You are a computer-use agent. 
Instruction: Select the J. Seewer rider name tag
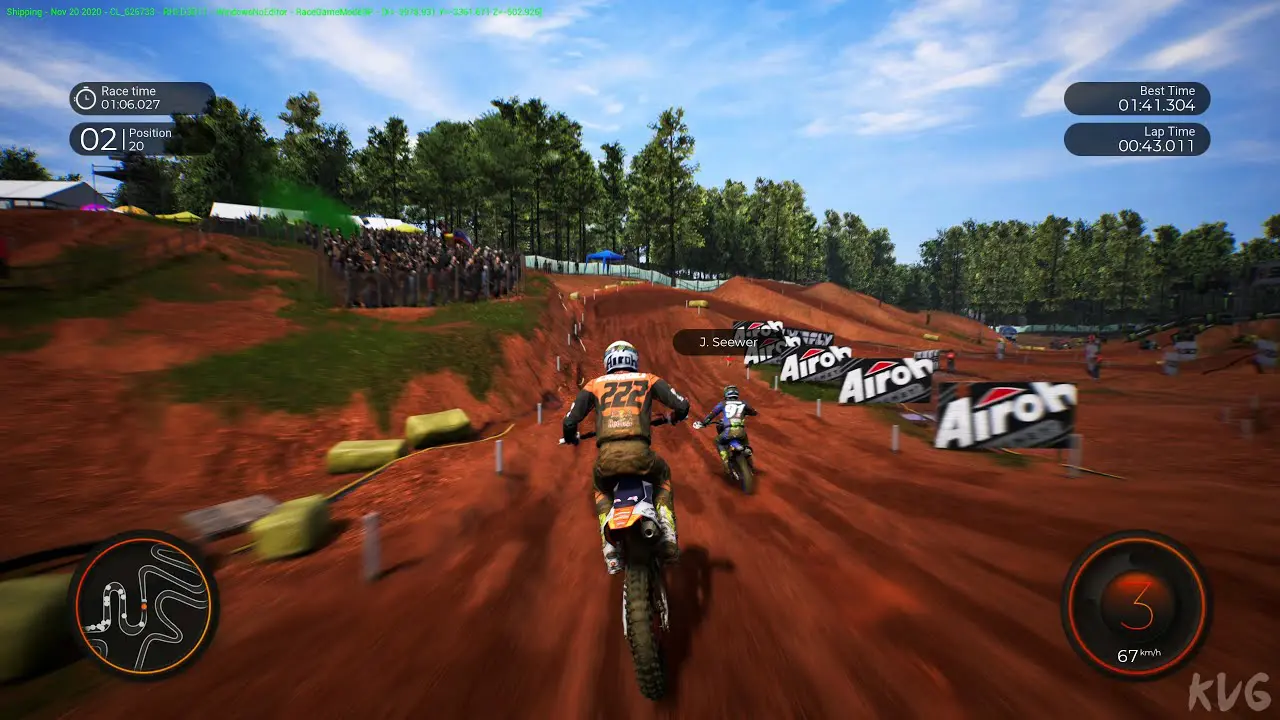[x=728, y=343]
